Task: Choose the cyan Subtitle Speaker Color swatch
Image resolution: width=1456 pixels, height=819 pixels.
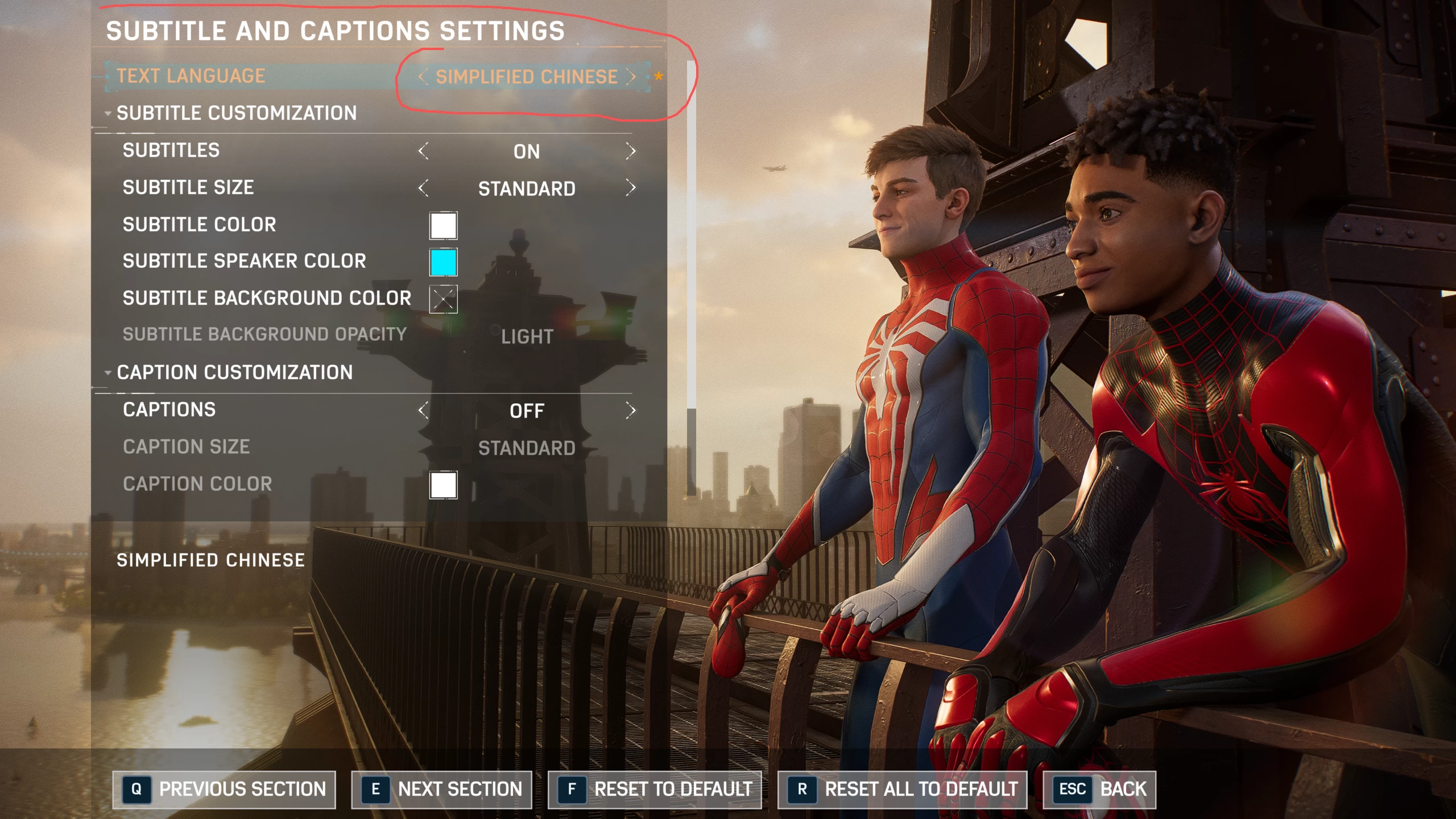Action: pyautogui.click(x=443, y=262)
